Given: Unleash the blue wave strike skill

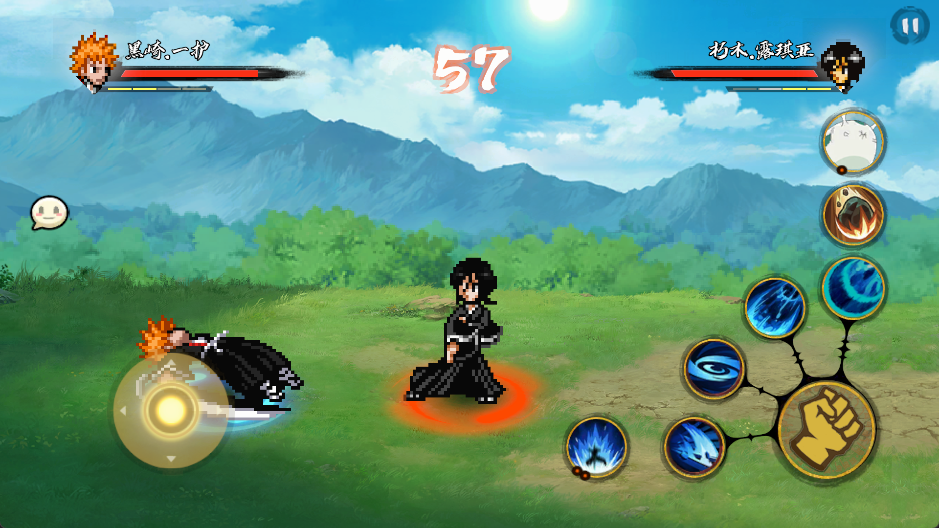Looking at the screenshot, I should point(694,446).
